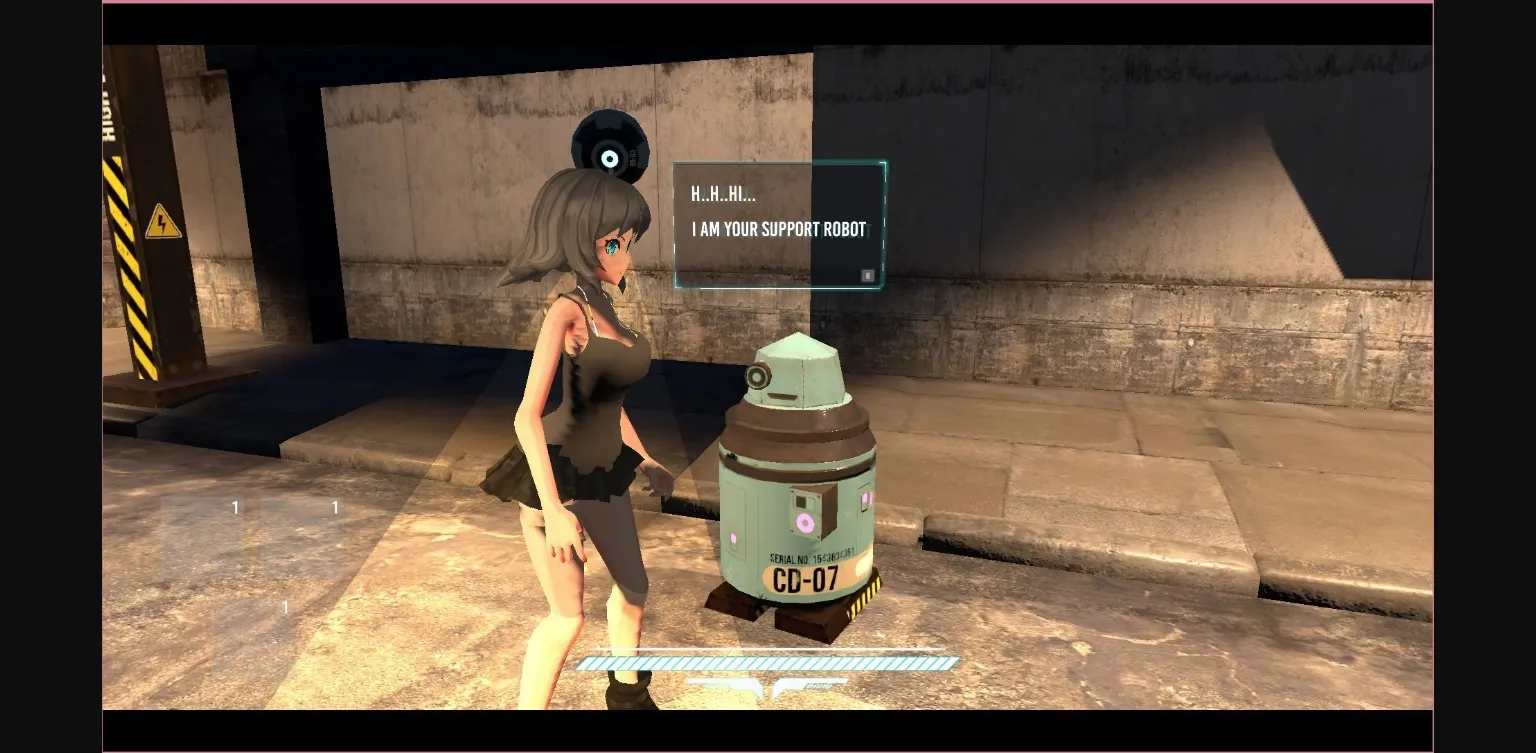Select the right pistol weapon icon

point(810,683)
